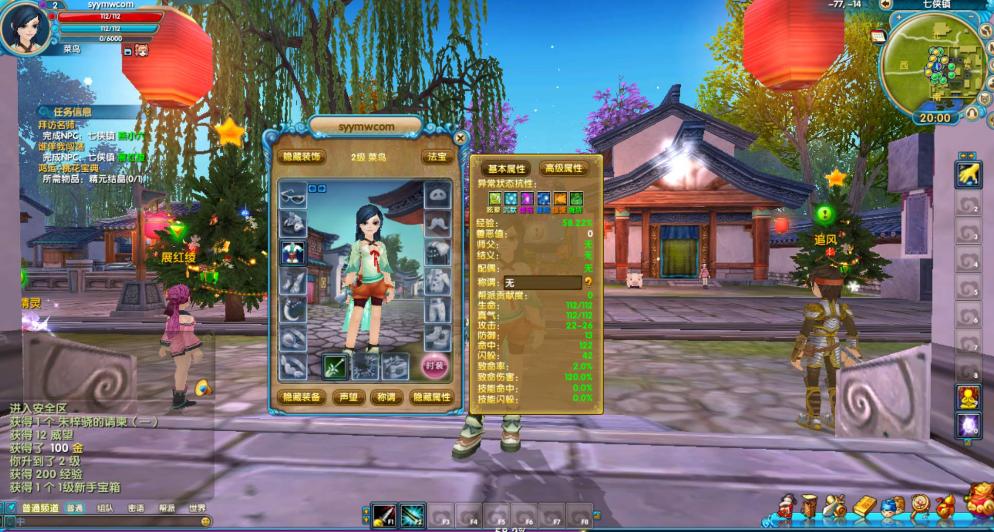Viewport: 994px width, 532px height.
Task: Click the title help question mark
Action: (588, 283)
